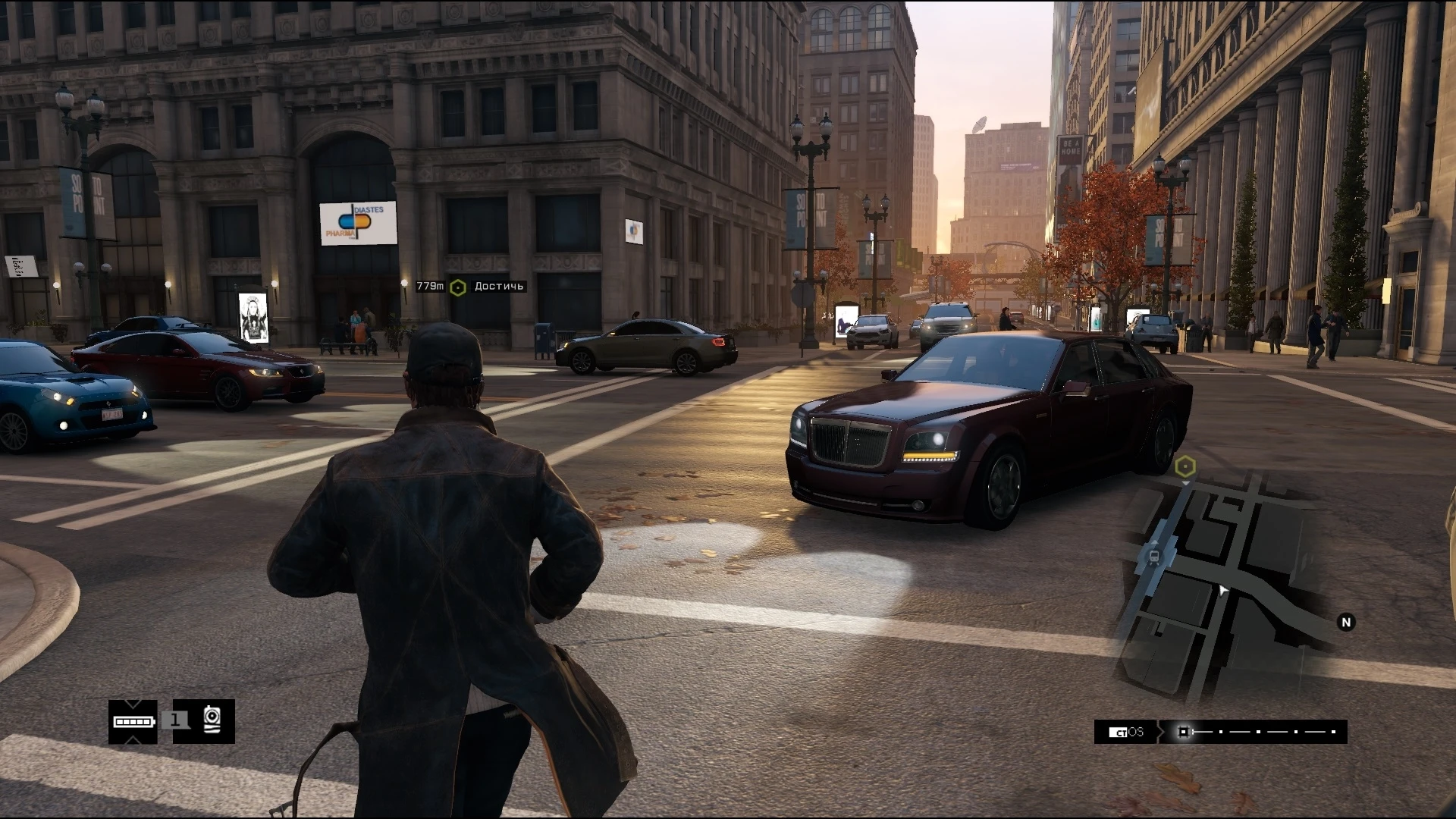Click the yellow hexagon objective marker labeled Достичь
Image resolution: width=1456 pixels, height=819 pixels.
[x=457, y=287]
